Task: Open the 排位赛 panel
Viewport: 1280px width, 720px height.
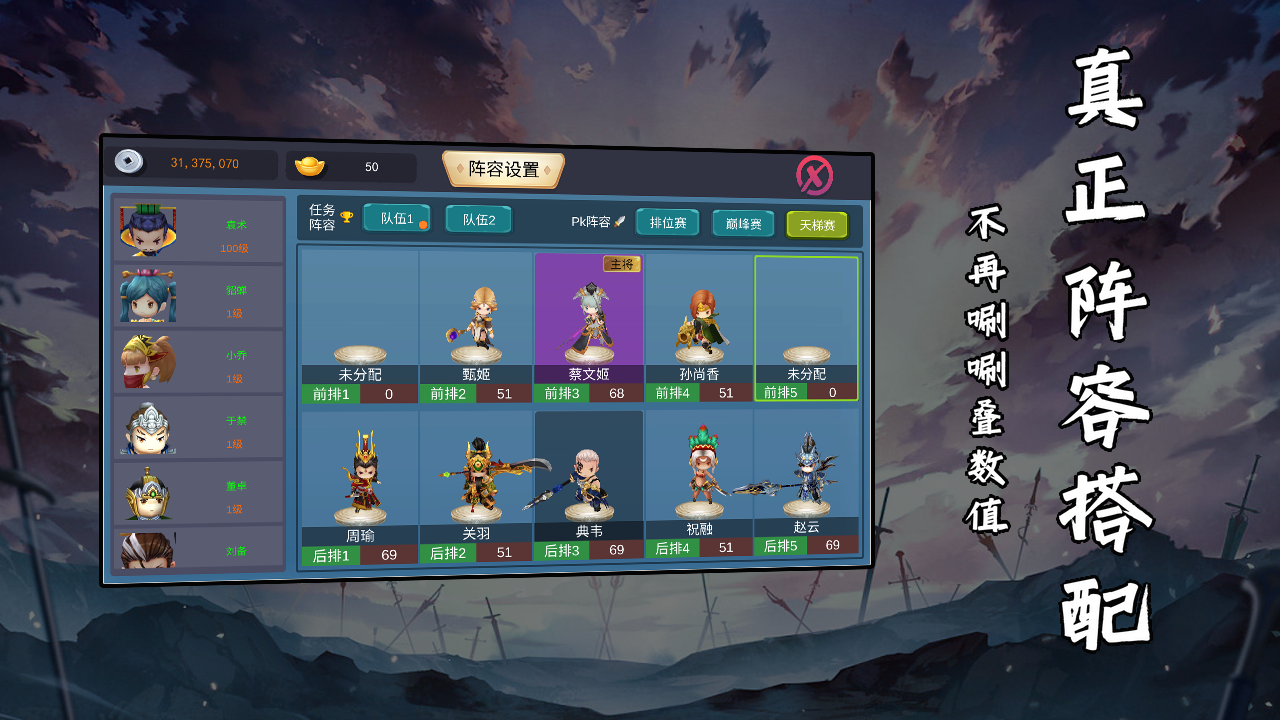Action: coord(666,223)
